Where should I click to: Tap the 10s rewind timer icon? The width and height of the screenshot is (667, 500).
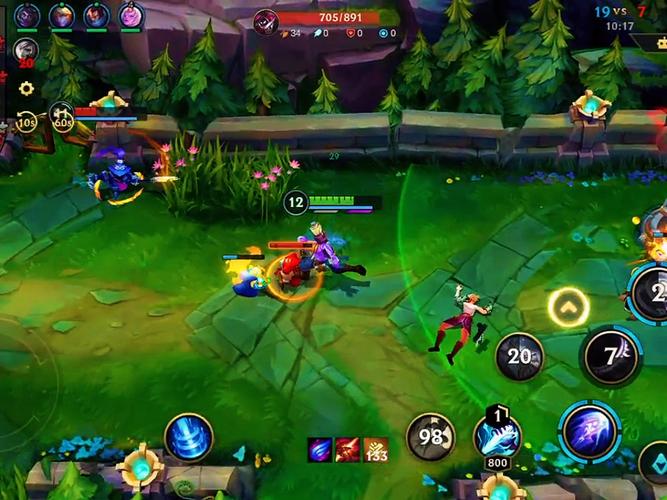click(27, 122)
